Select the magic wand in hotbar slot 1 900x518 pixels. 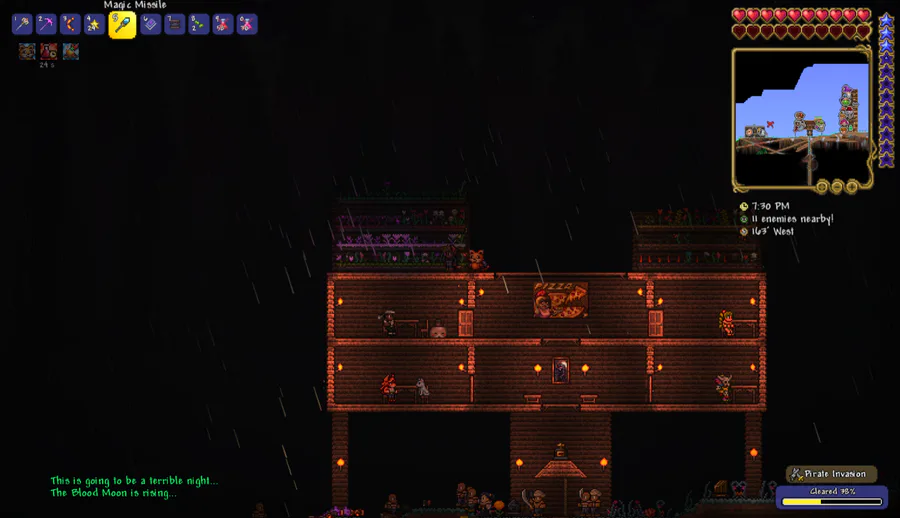coord(22,24)
